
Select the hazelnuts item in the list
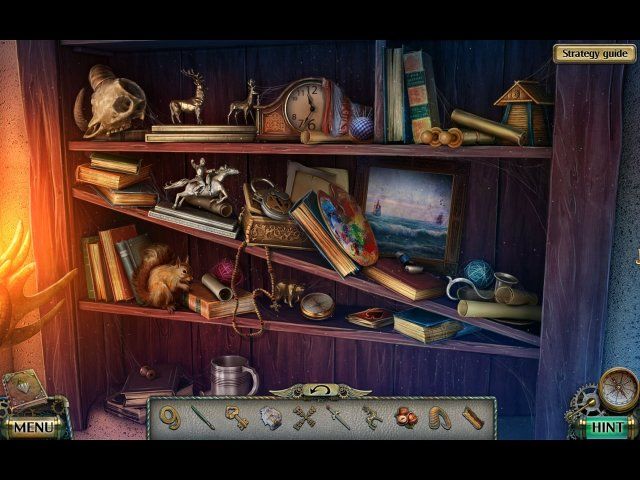click(406, 417)
